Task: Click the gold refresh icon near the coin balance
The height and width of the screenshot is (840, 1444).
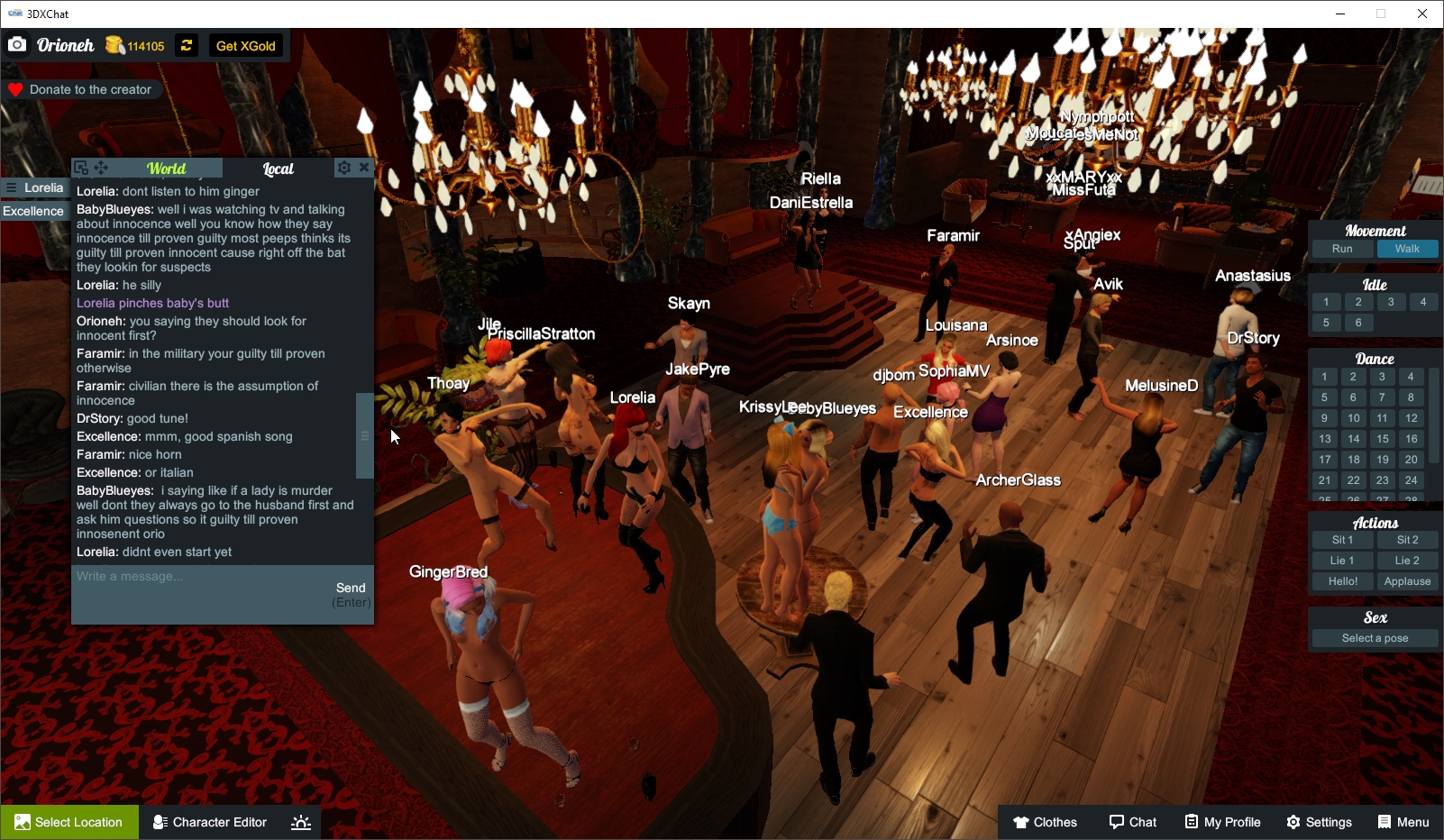Action: tap(186, 45)
